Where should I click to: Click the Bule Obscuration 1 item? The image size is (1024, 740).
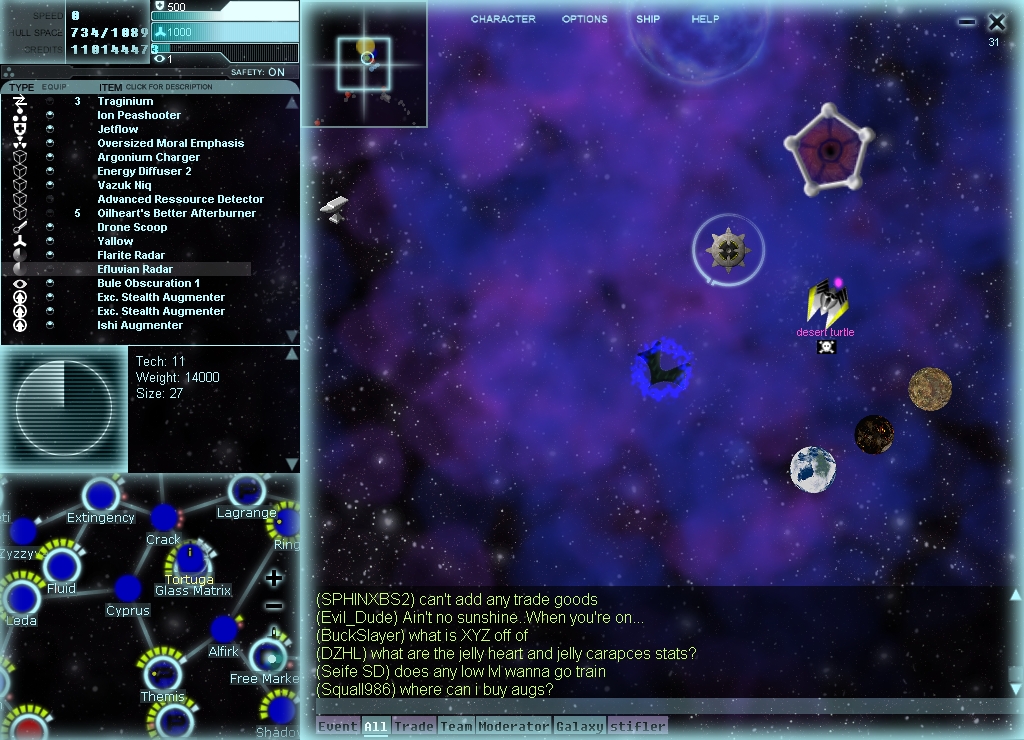[x=148, y=283]
